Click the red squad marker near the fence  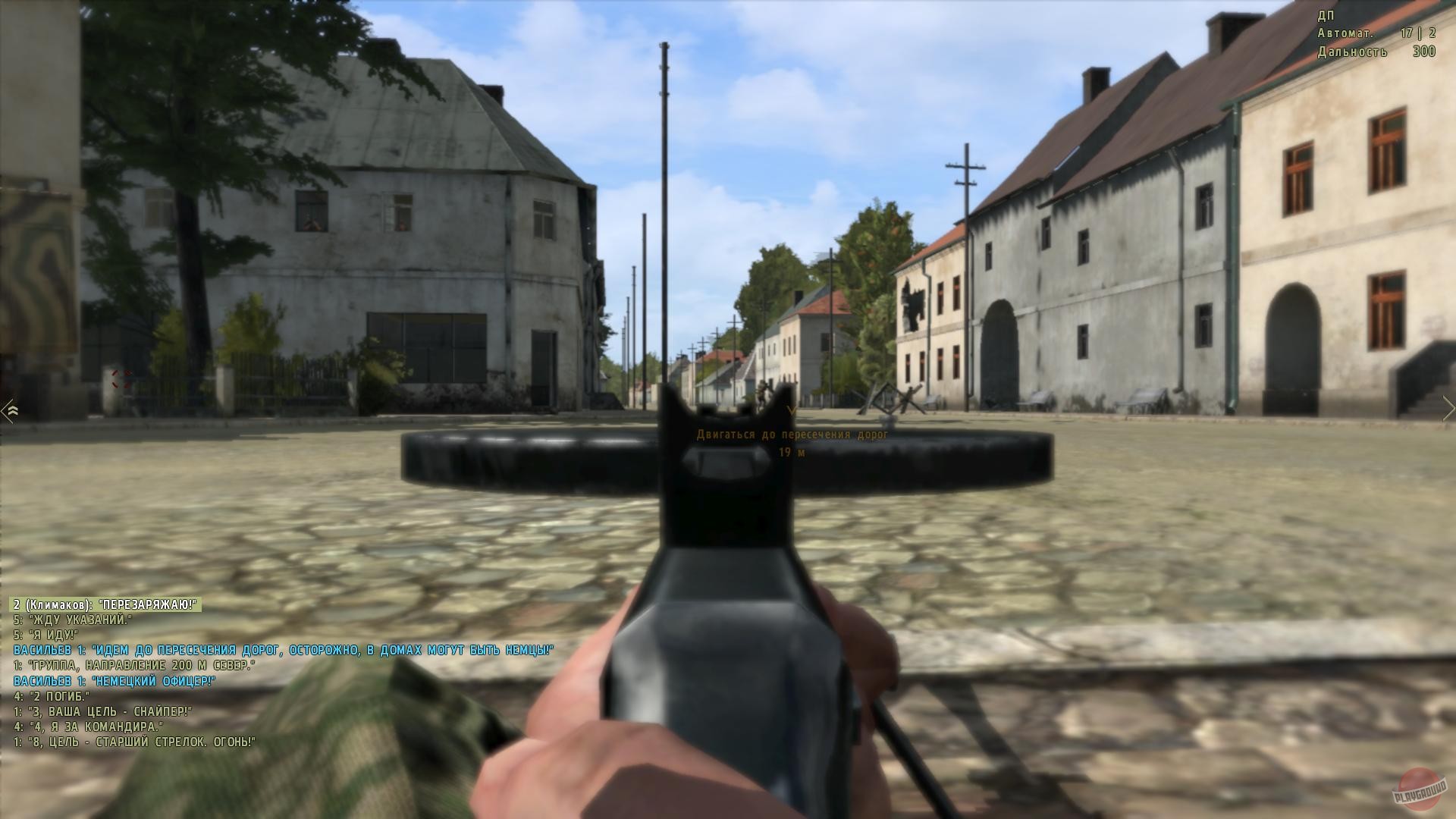pos(121,379)
